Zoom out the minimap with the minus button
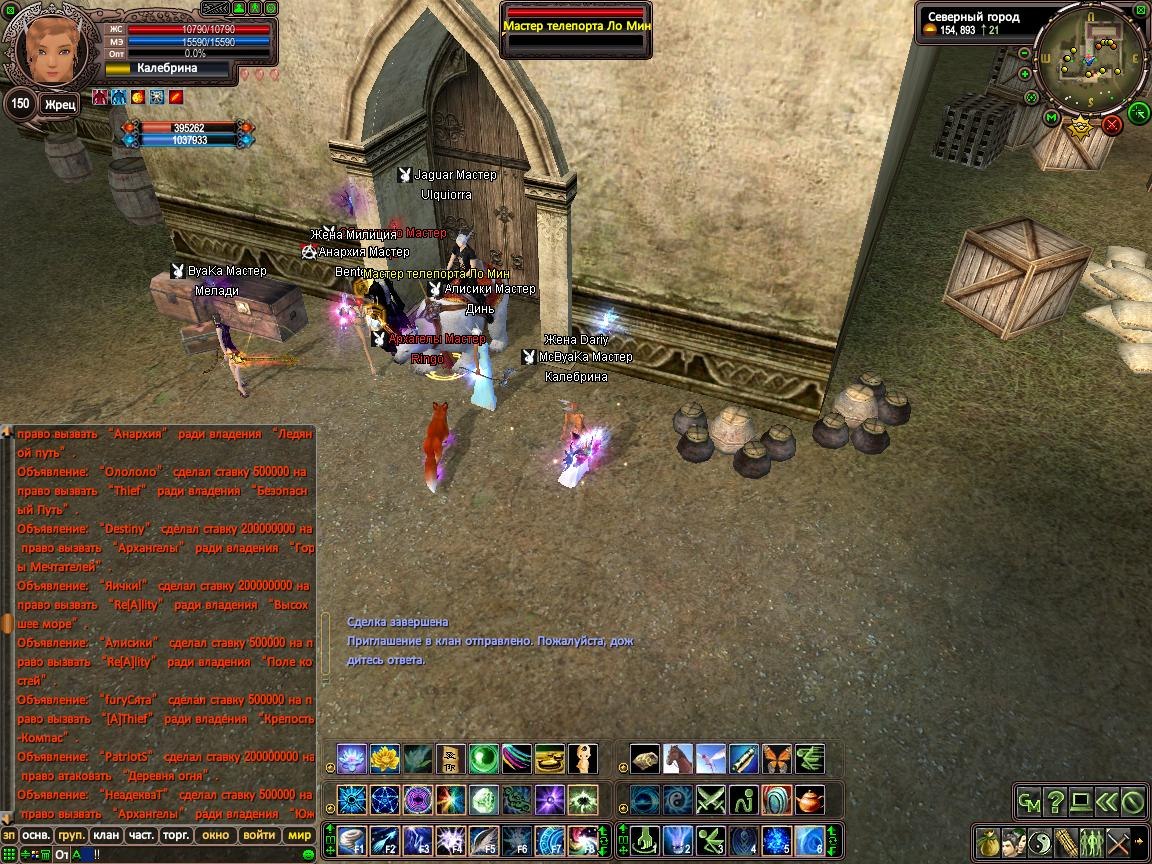Screen dimensions: 1152x864 [x=1025, y=53]
